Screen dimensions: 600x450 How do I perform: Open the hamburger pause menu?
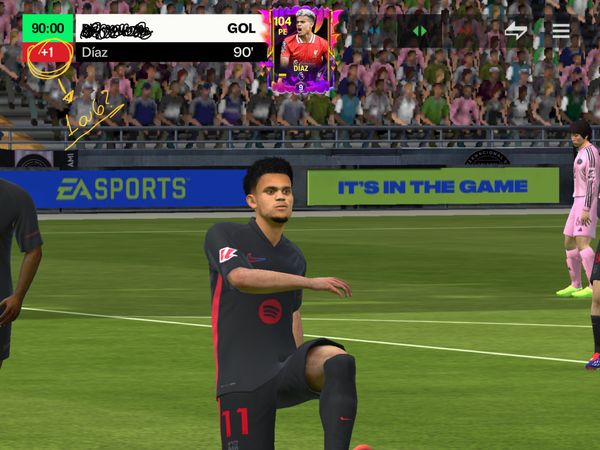click(x=561, y=30)
